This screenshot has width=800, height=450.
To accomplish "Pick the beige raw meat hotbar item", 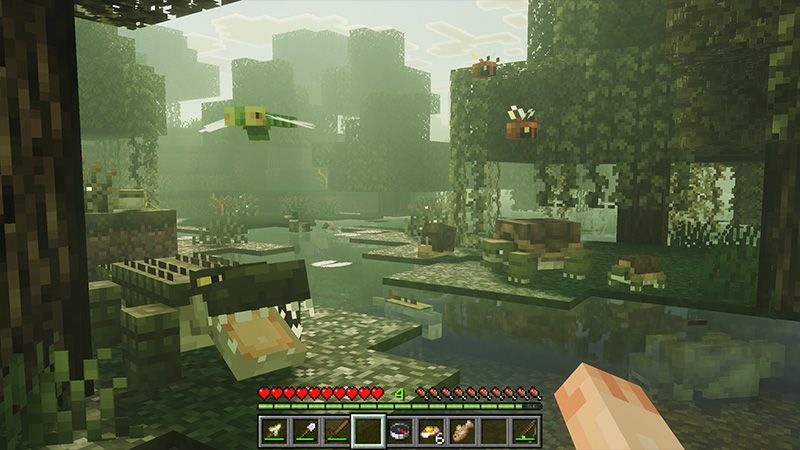I will 464,431.
